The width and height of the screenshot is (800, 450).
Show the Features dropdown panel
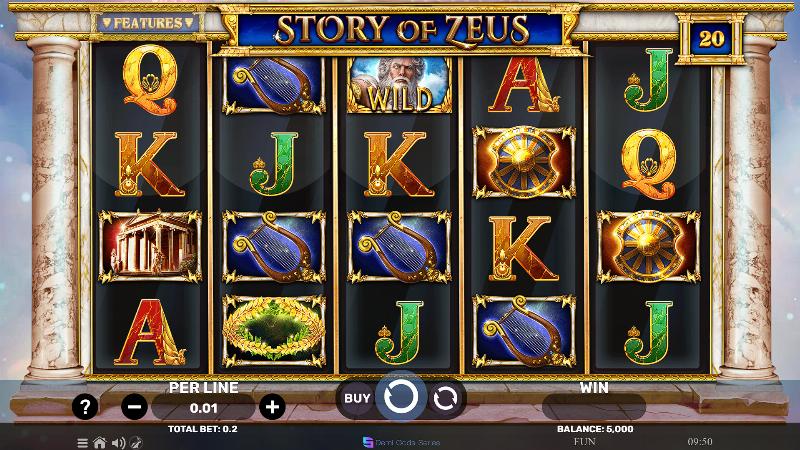click(x=146, y=22)
